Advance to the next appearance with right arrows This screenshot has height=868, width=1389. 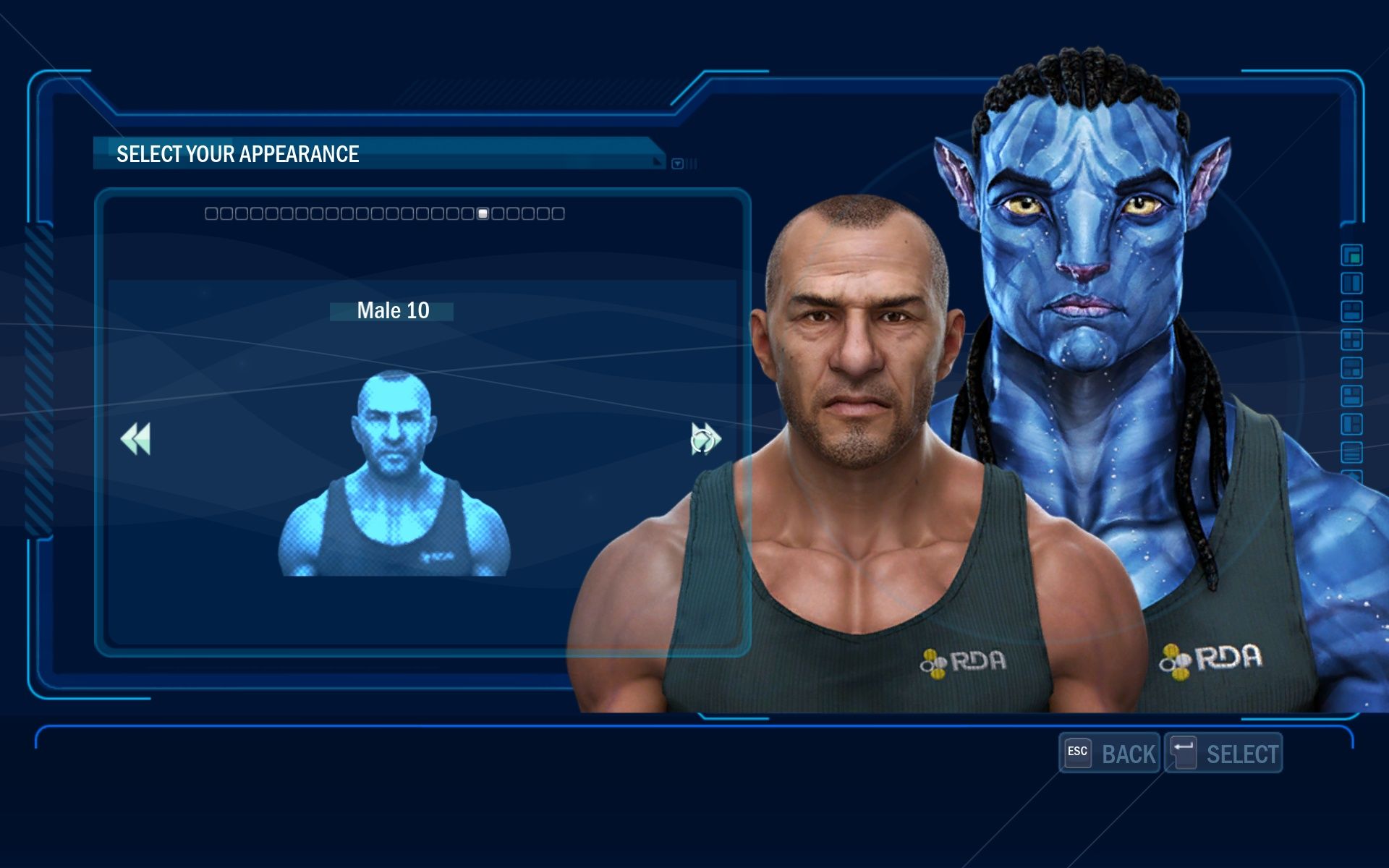click(x=705, y=439)
